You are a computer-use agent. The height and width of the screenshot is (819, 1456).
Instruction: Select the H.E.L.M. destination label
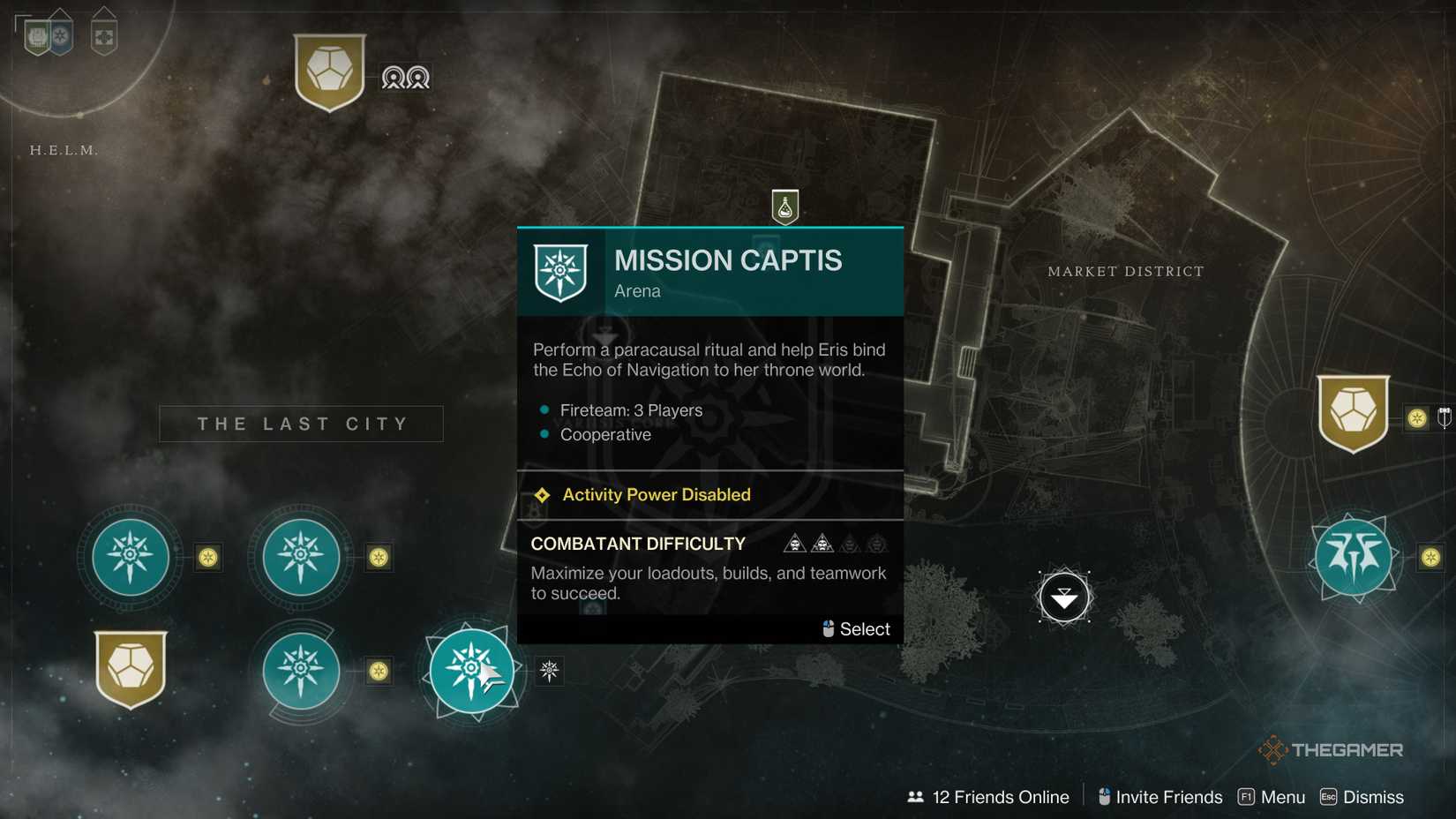(64, 150)
